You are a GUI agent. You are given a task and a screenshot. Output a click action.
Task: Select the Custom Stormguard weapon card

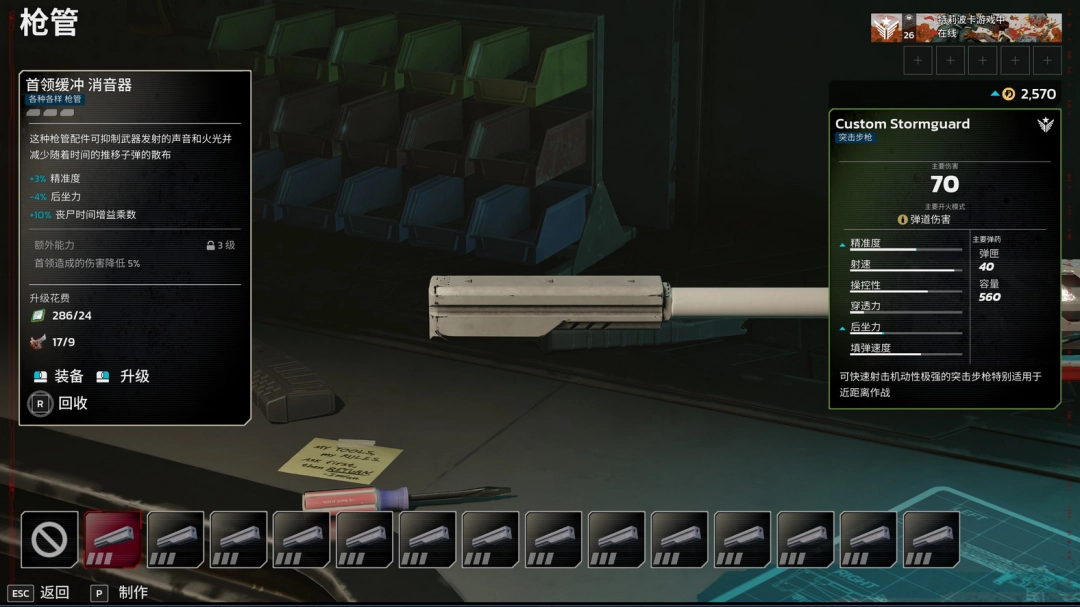[x=944, y=258]
